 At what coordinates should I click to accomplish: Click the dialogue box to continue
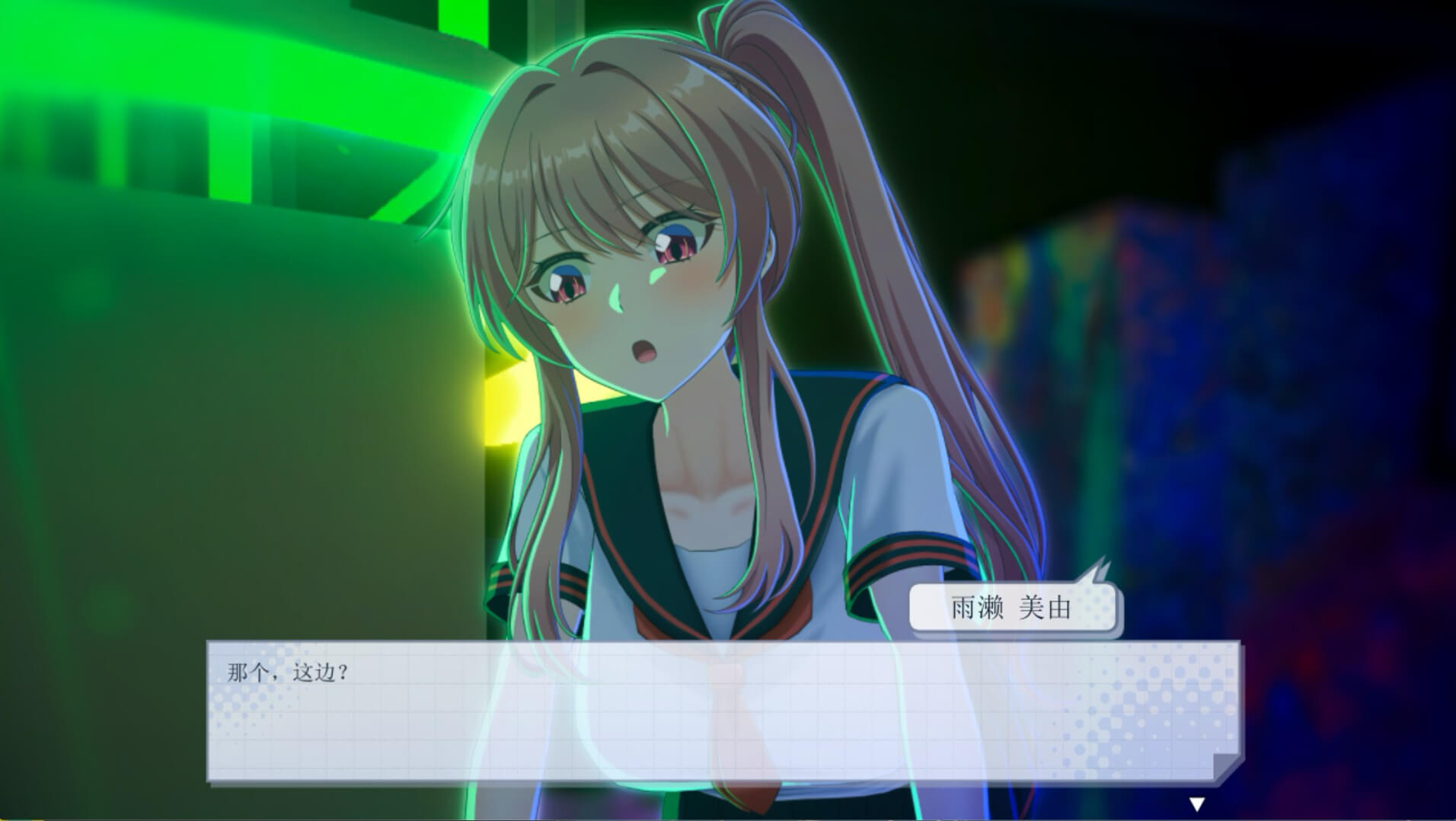tap(723, 711)
